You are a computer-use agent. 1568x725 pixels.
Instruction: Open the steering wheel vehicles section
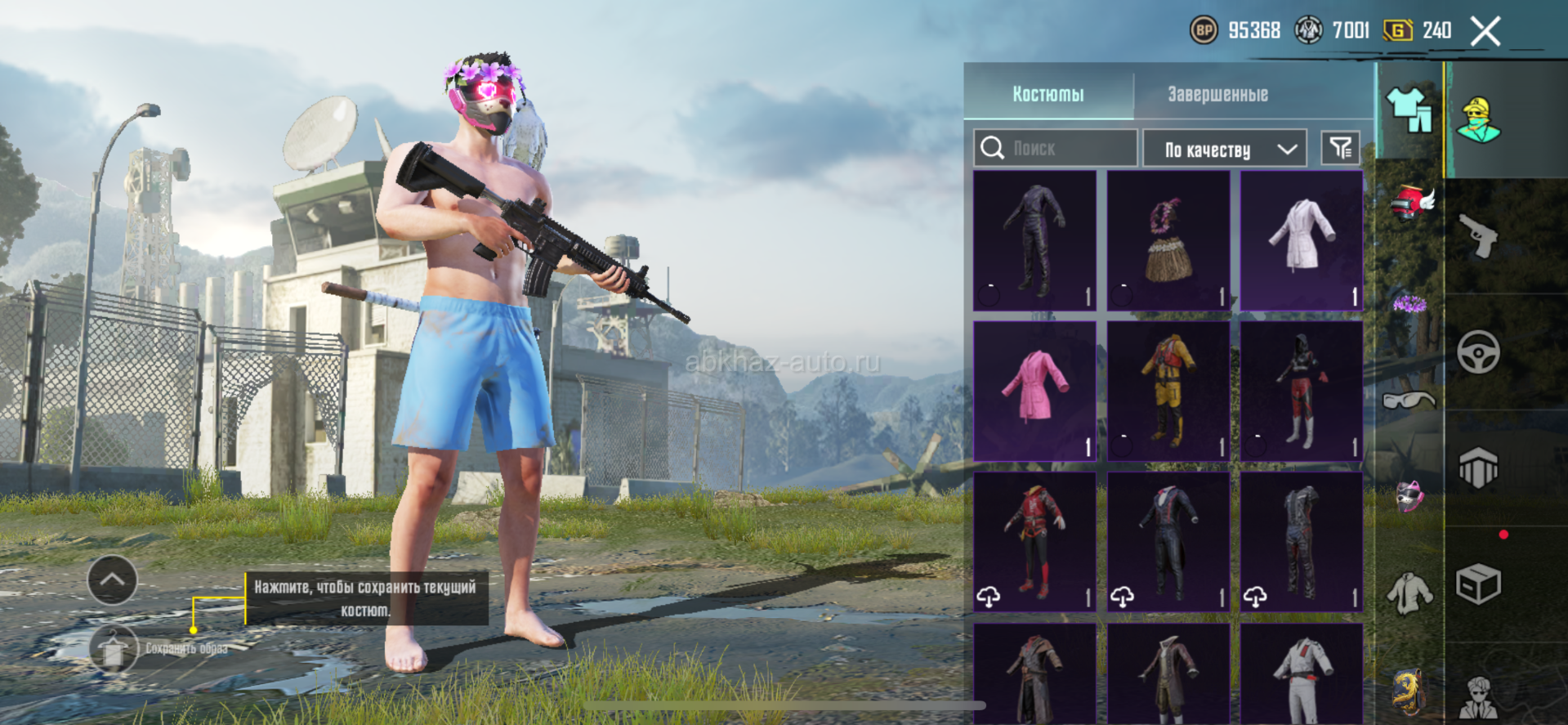click(x=1478, y=352)
